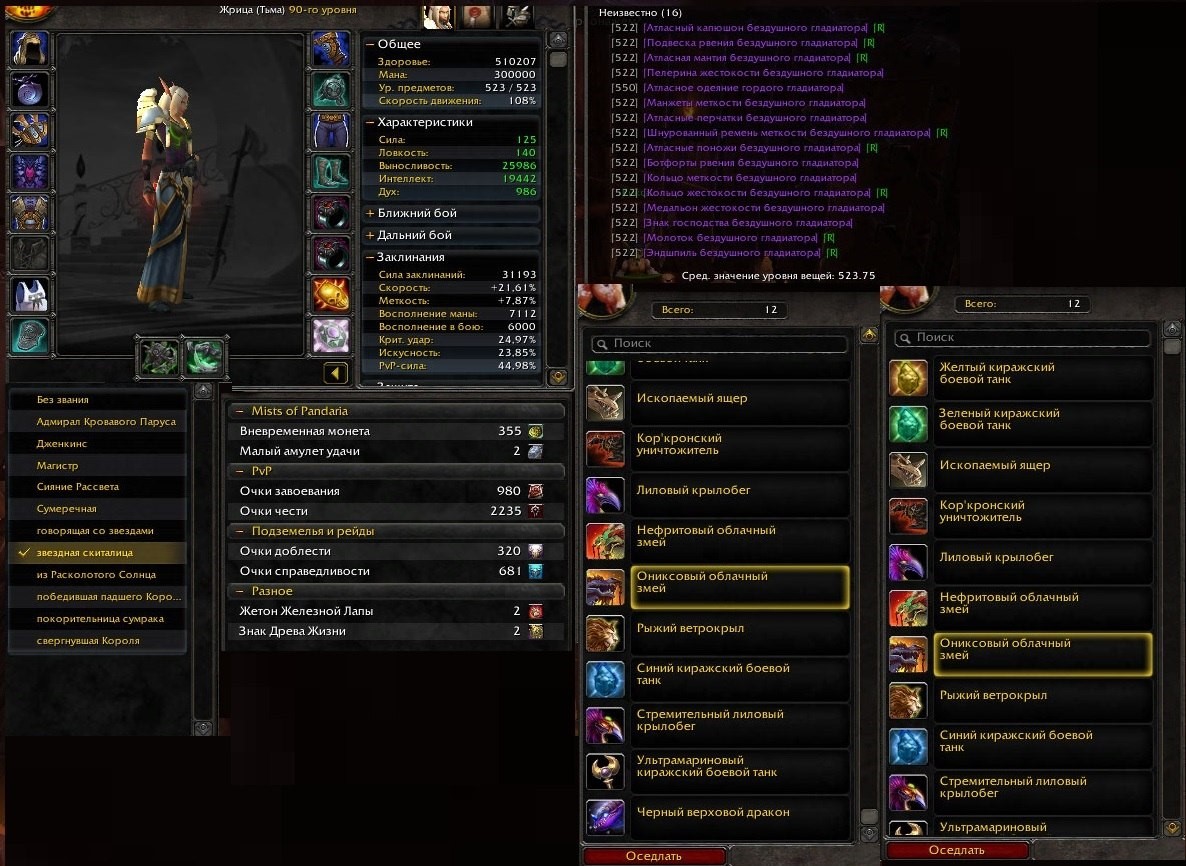Screen dimensions: 1186x866
Task: Select the Черный верховой дракон mount
Action: pos(713,813)
